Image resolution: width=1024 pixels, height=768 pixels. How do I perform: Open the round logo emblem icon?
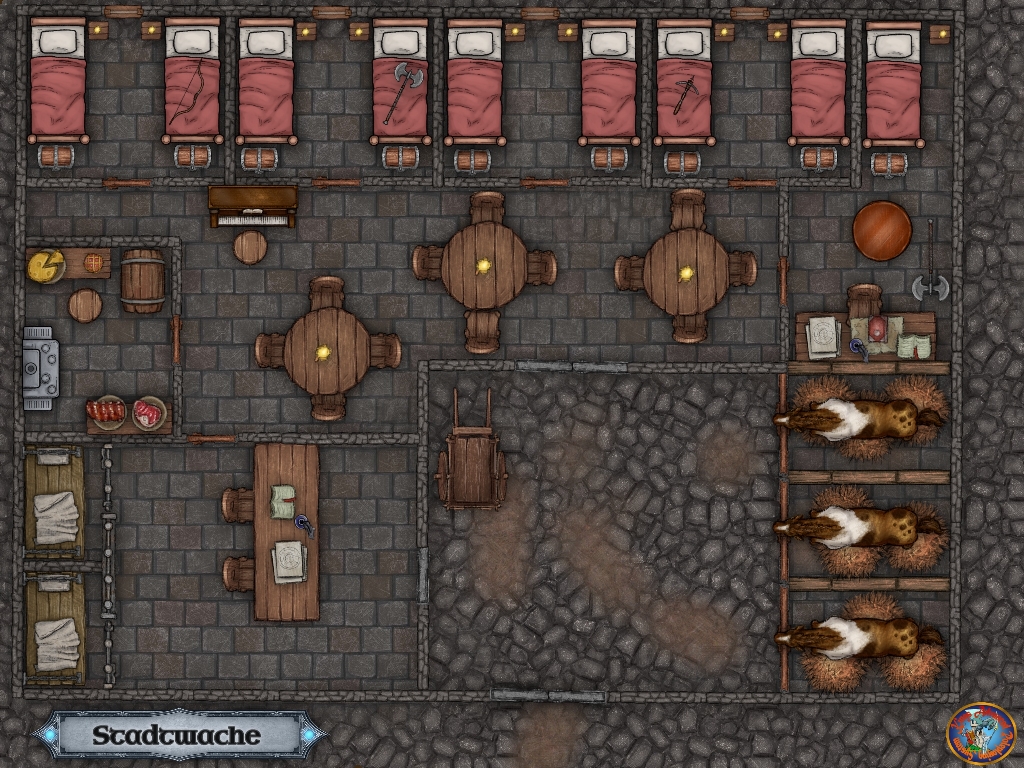[981, 734]
